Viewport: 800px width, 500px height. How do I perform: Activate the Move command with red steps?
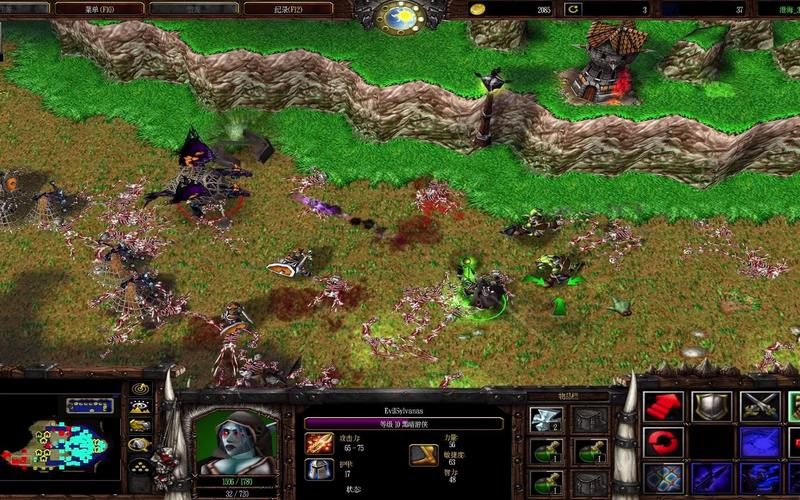click(x=661, y=406)
